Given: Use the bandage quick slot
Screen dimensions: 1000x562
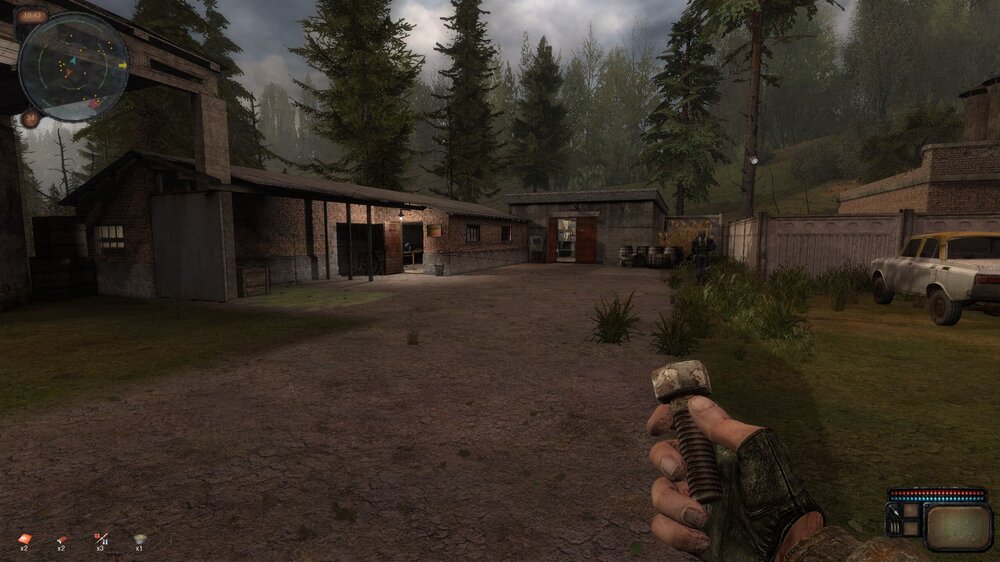Looking at the screenshot, I should tap(62, 538).
